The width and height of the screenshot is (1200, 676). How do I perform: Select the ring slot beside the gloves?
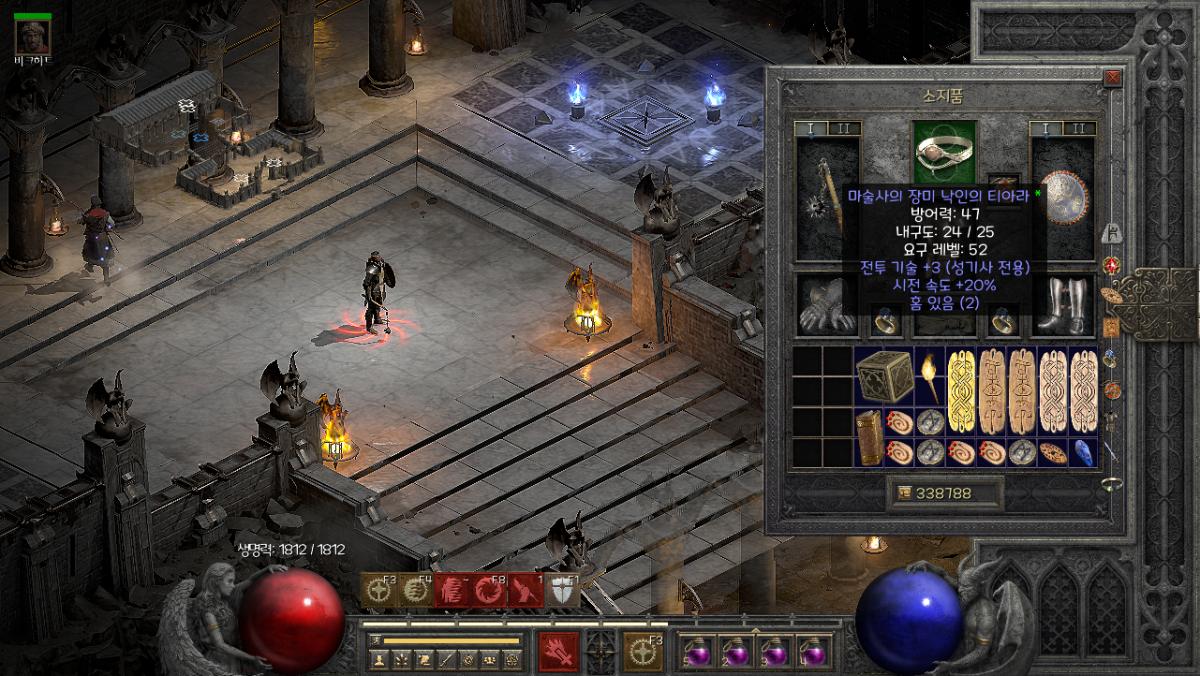click(885, 321)
